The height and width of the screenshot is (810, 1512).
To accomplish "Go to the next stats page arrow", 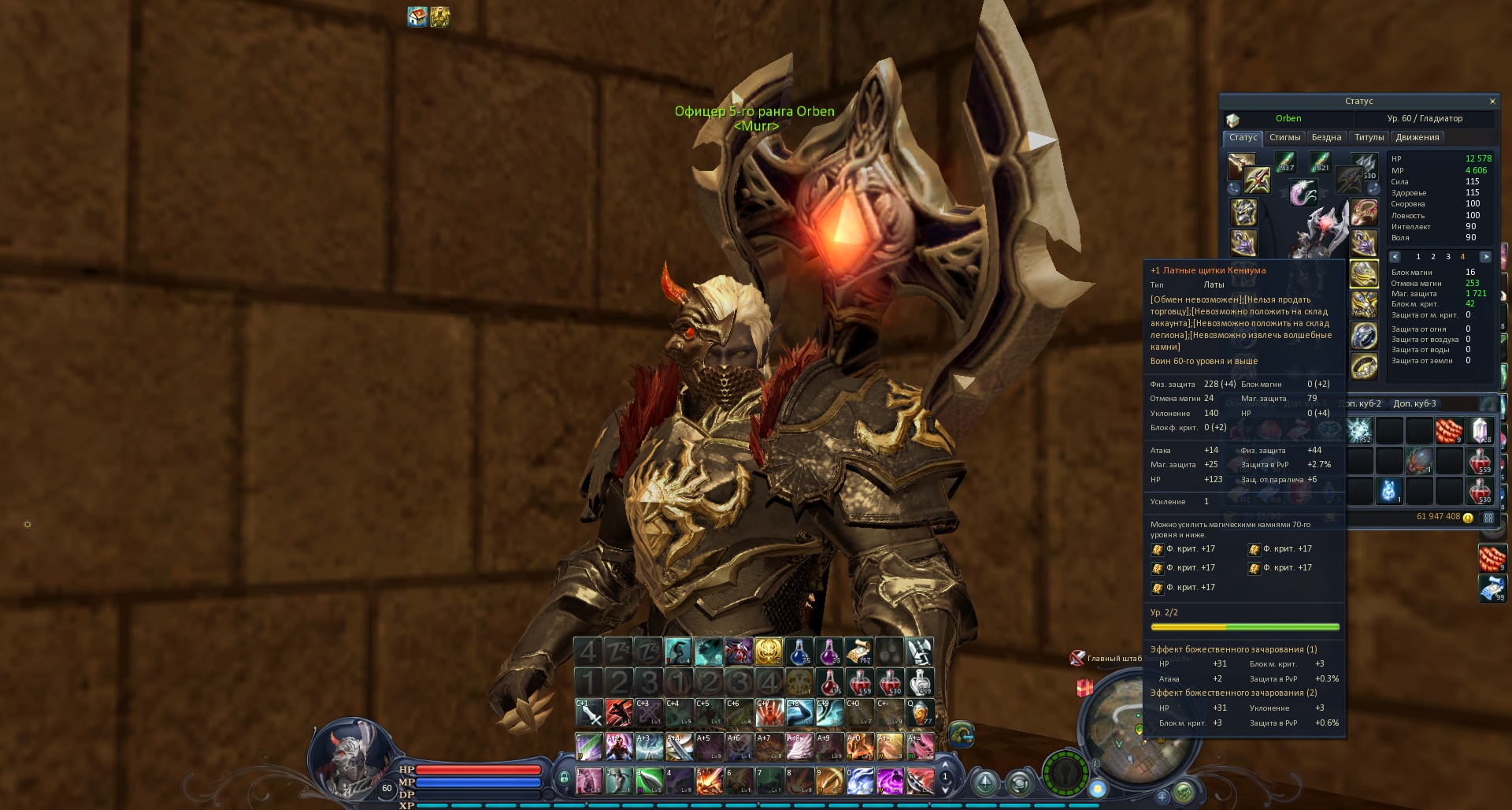I will [x=1485, y=257].
